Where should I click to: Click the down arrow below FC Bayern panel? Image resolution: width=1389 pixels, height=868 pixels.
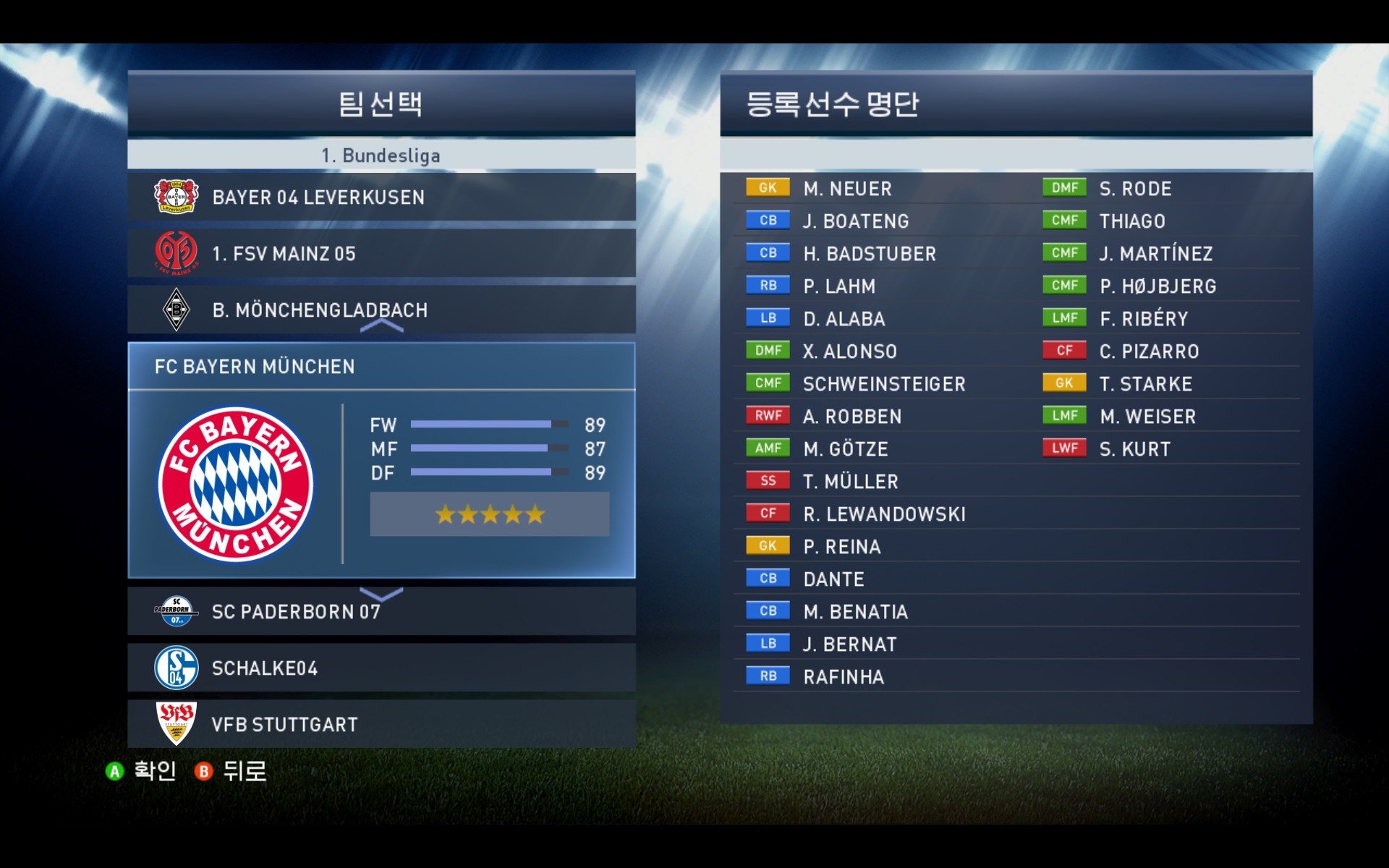point(381,595)
